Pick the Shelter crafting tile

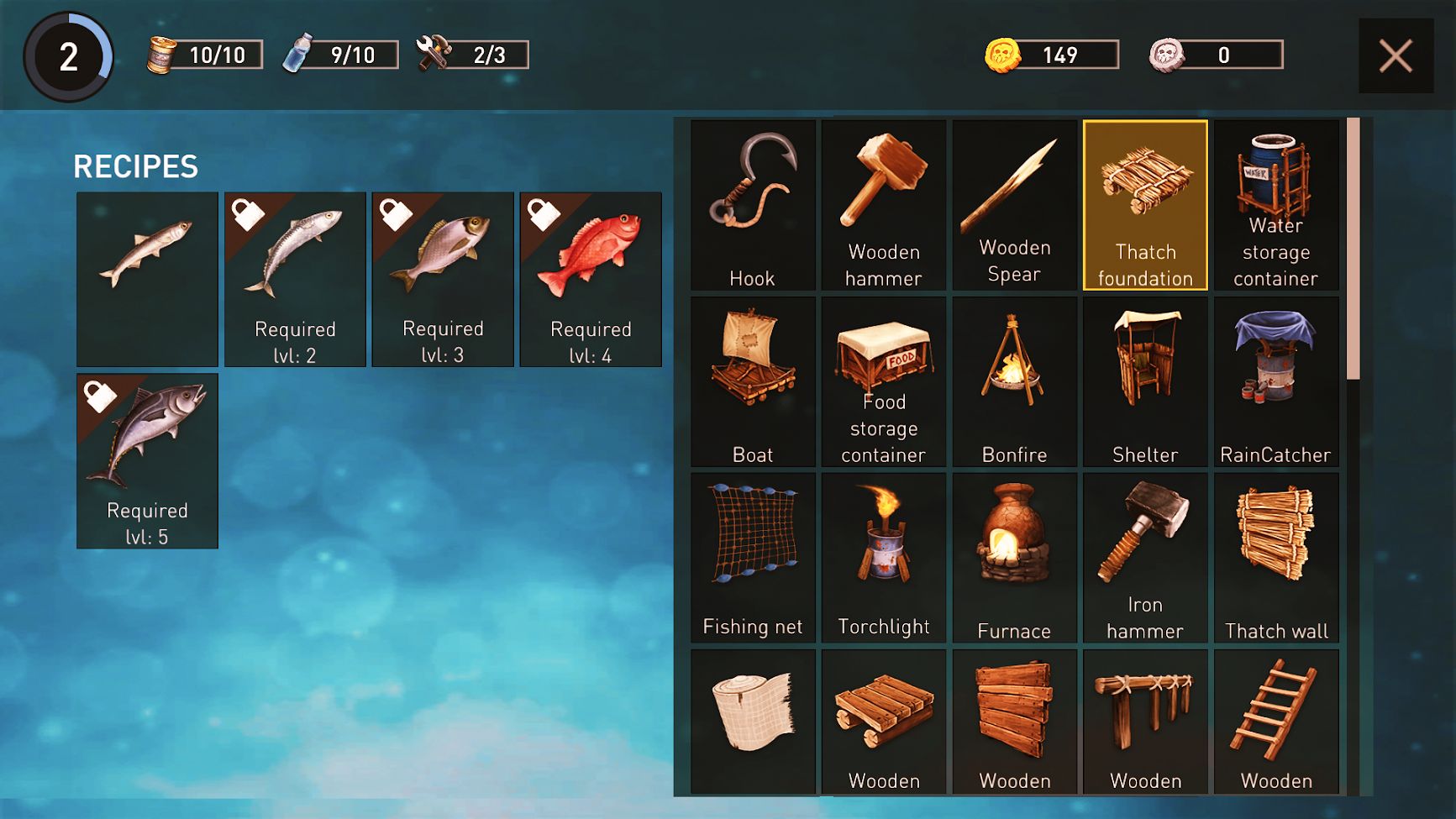tap(1145, 382)
